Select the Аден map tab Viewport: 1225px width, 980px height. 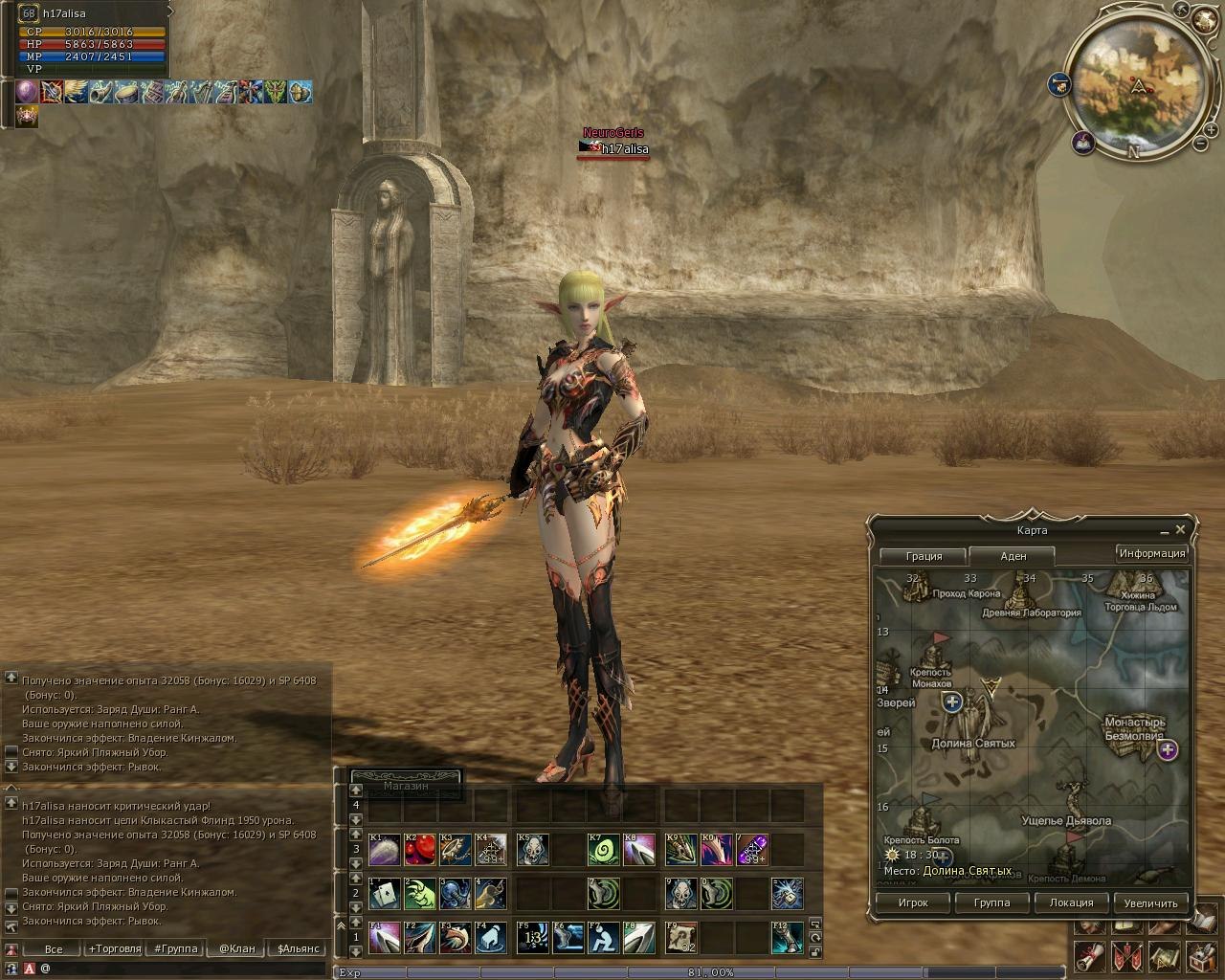click(x=1013, y=556)
